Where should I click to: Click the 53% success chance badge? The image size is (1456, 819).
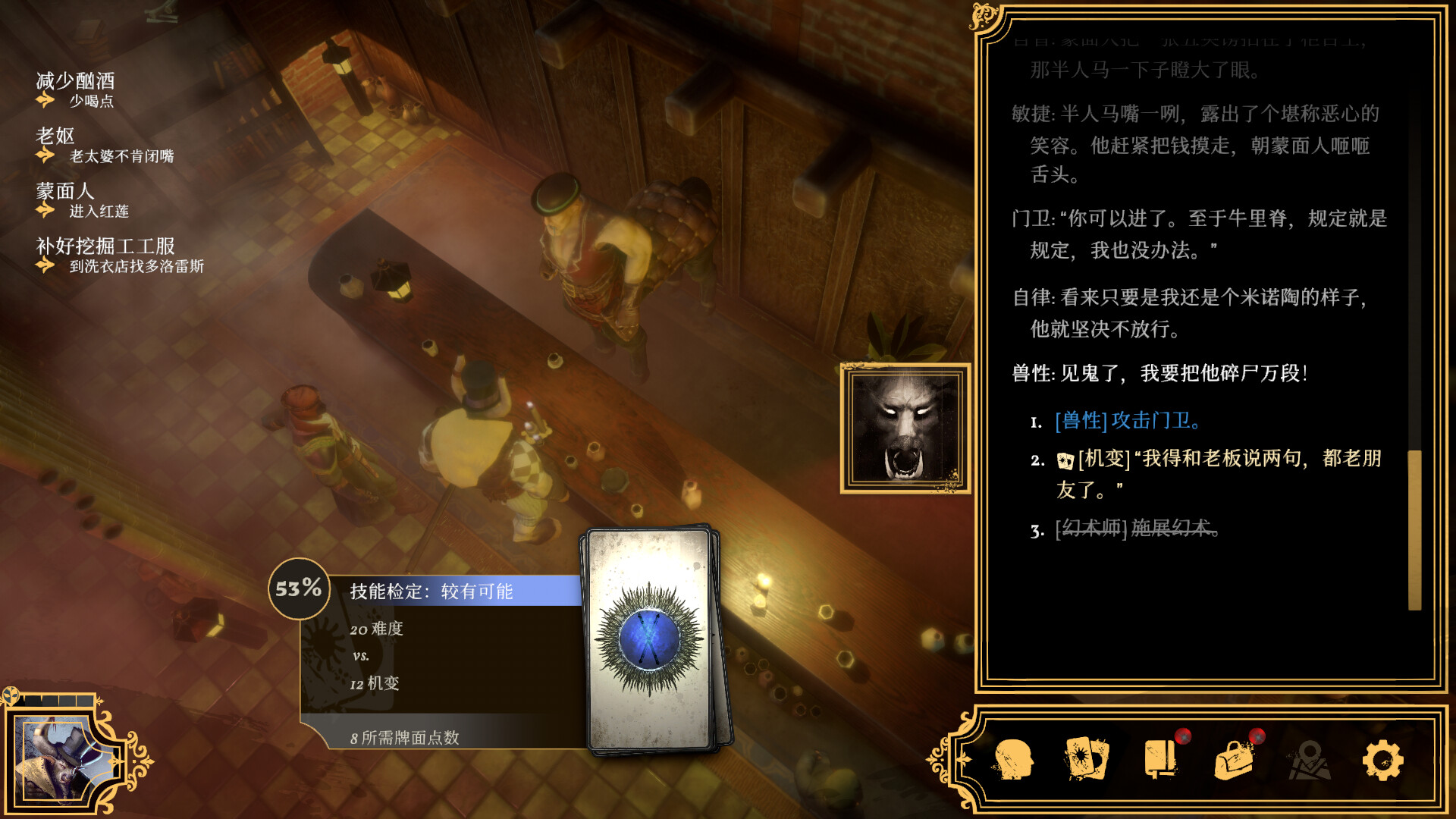click(299, 589)
